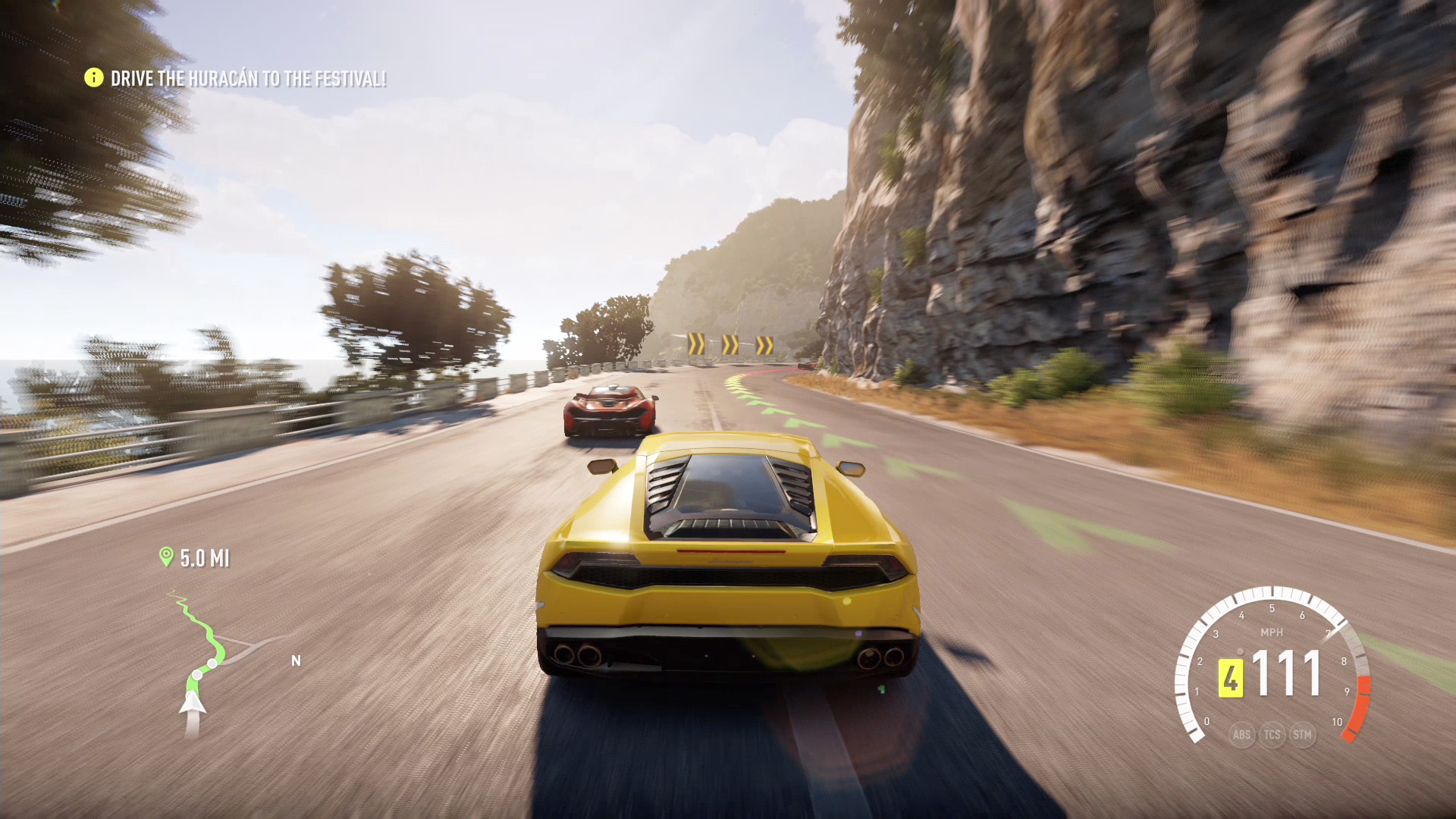
Task: Toggle the ABS assist indicator
Action: tap(1242, 736)
